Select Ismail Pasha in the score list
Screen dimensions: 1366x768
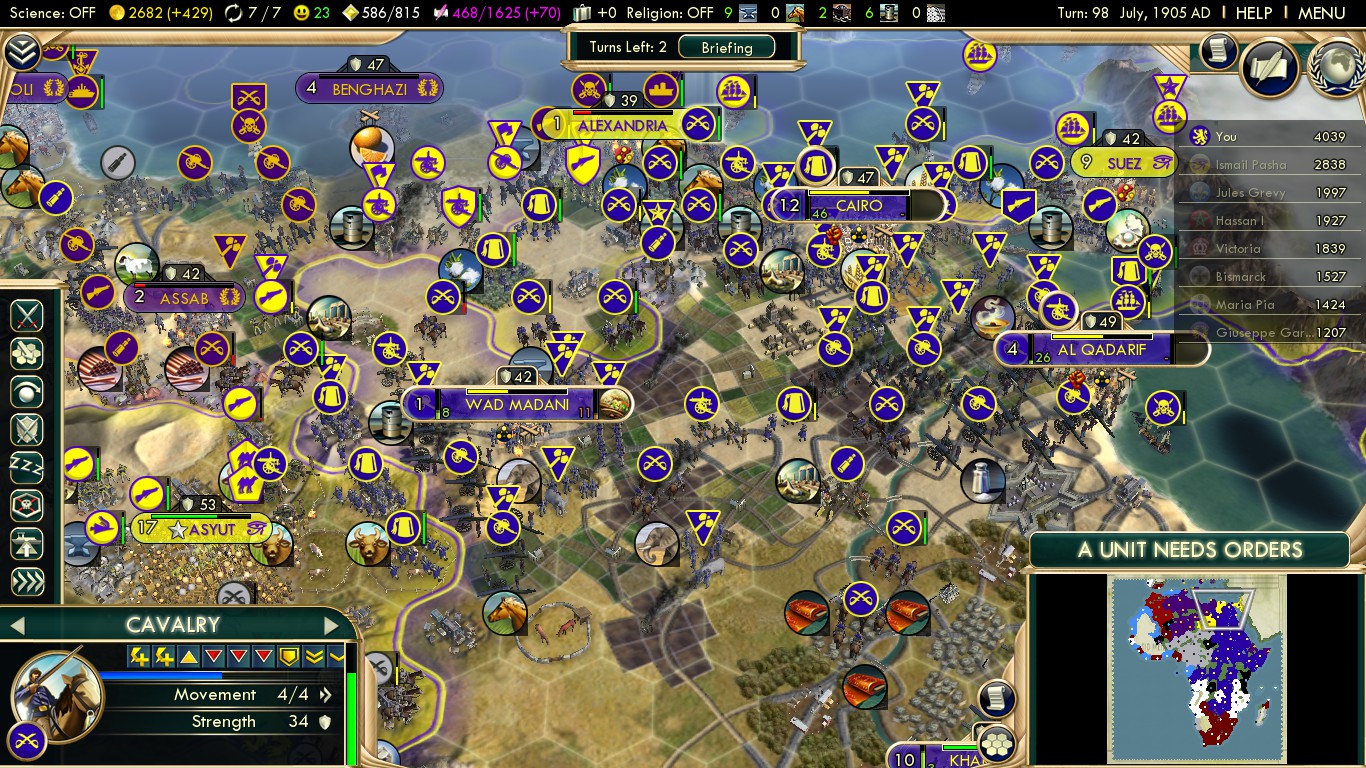tap(1251, 165)
